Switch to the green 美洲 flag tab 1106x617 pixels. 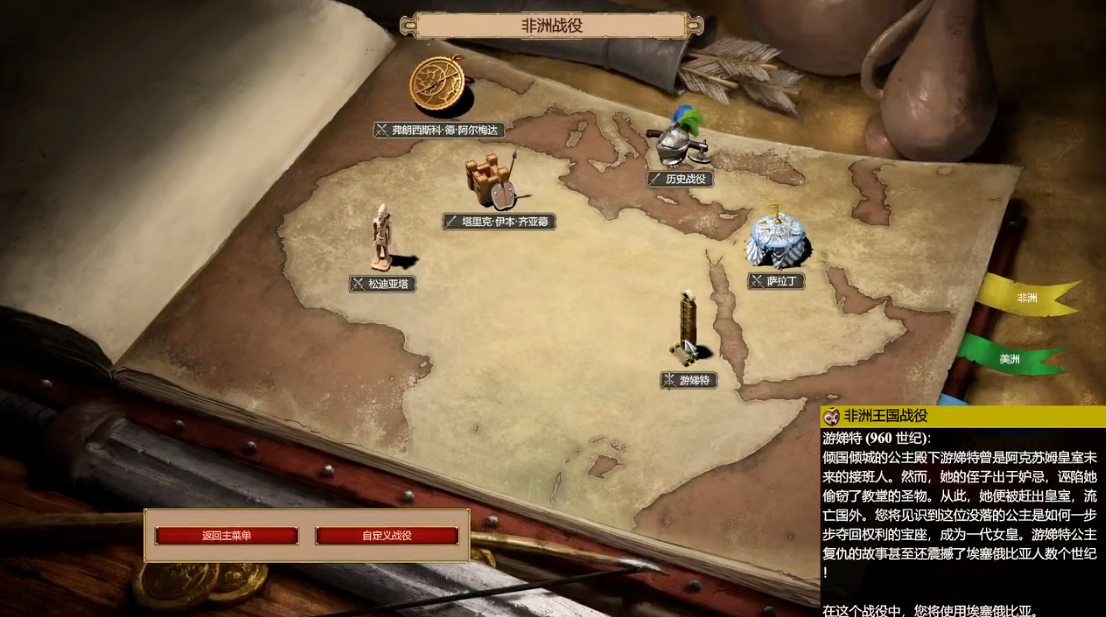click(1010, 359)
